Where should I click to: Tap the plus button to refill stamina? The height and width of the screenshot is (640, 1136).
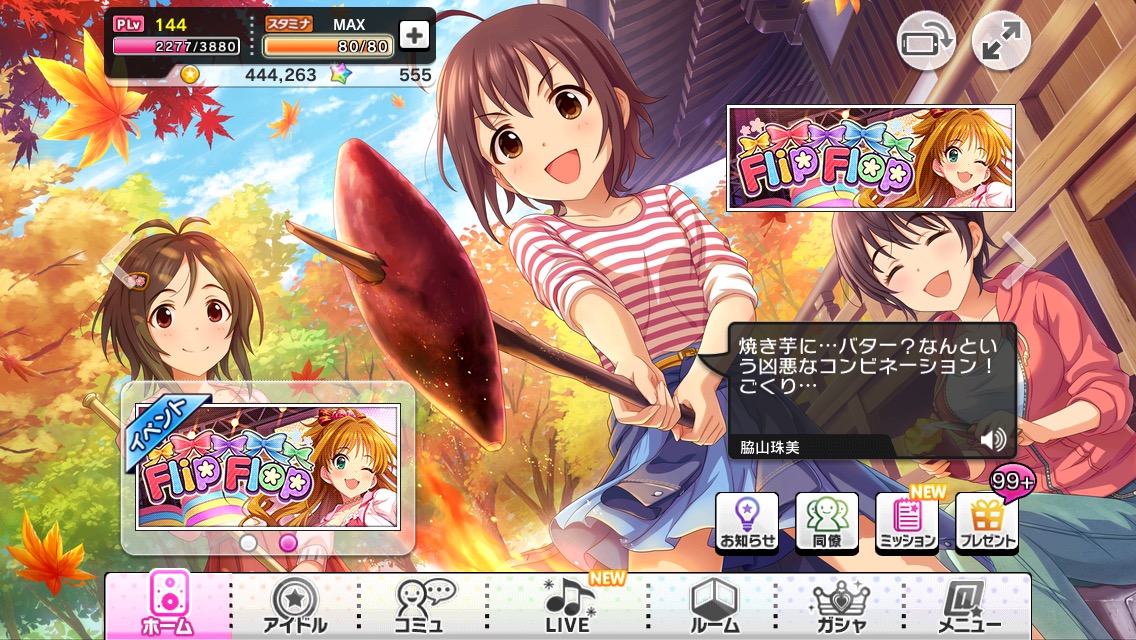click(413, 34)
